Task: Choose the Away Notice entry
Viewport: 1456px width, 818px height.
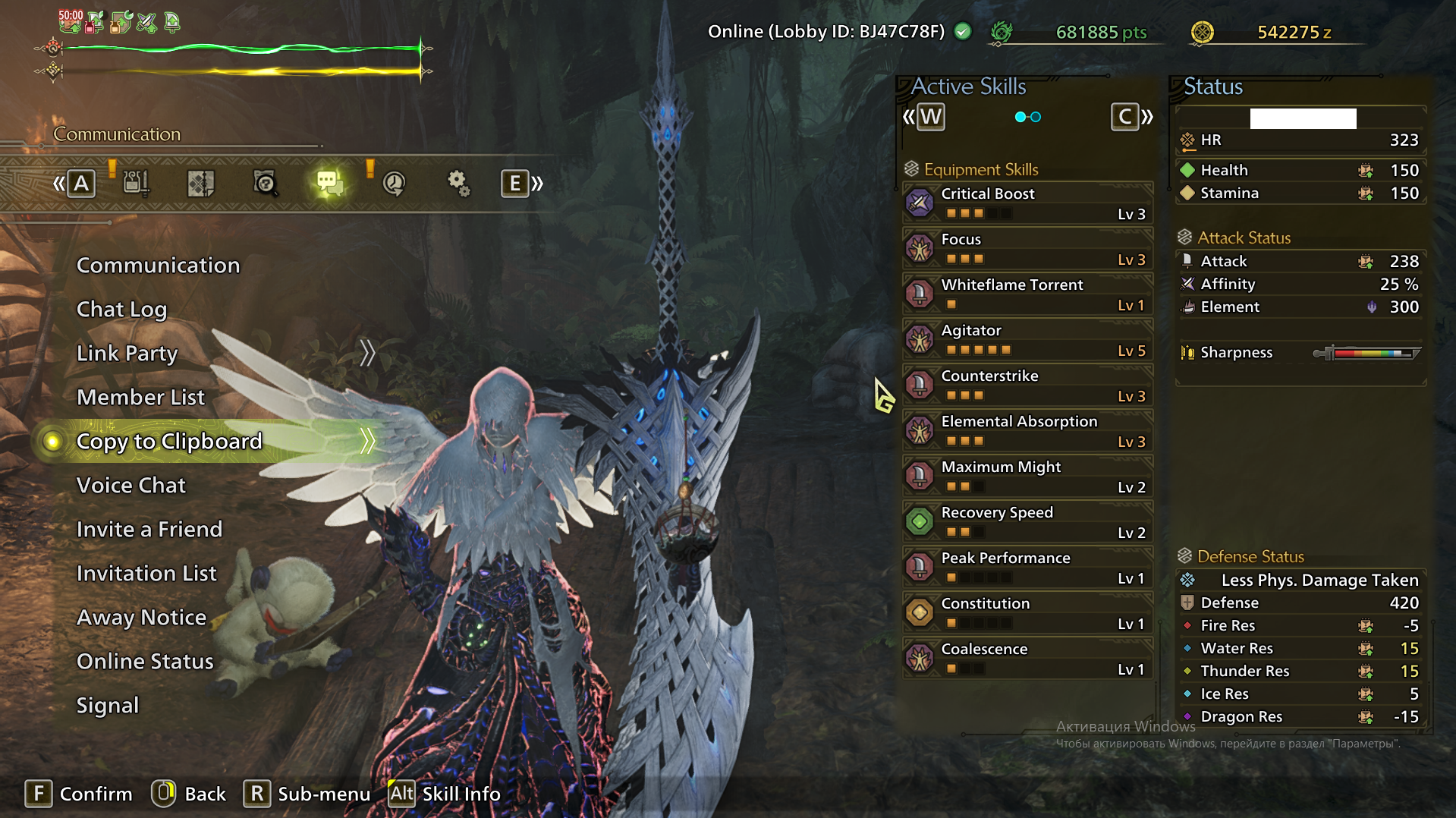Action: pyautogui.click(x=141, y=618)
